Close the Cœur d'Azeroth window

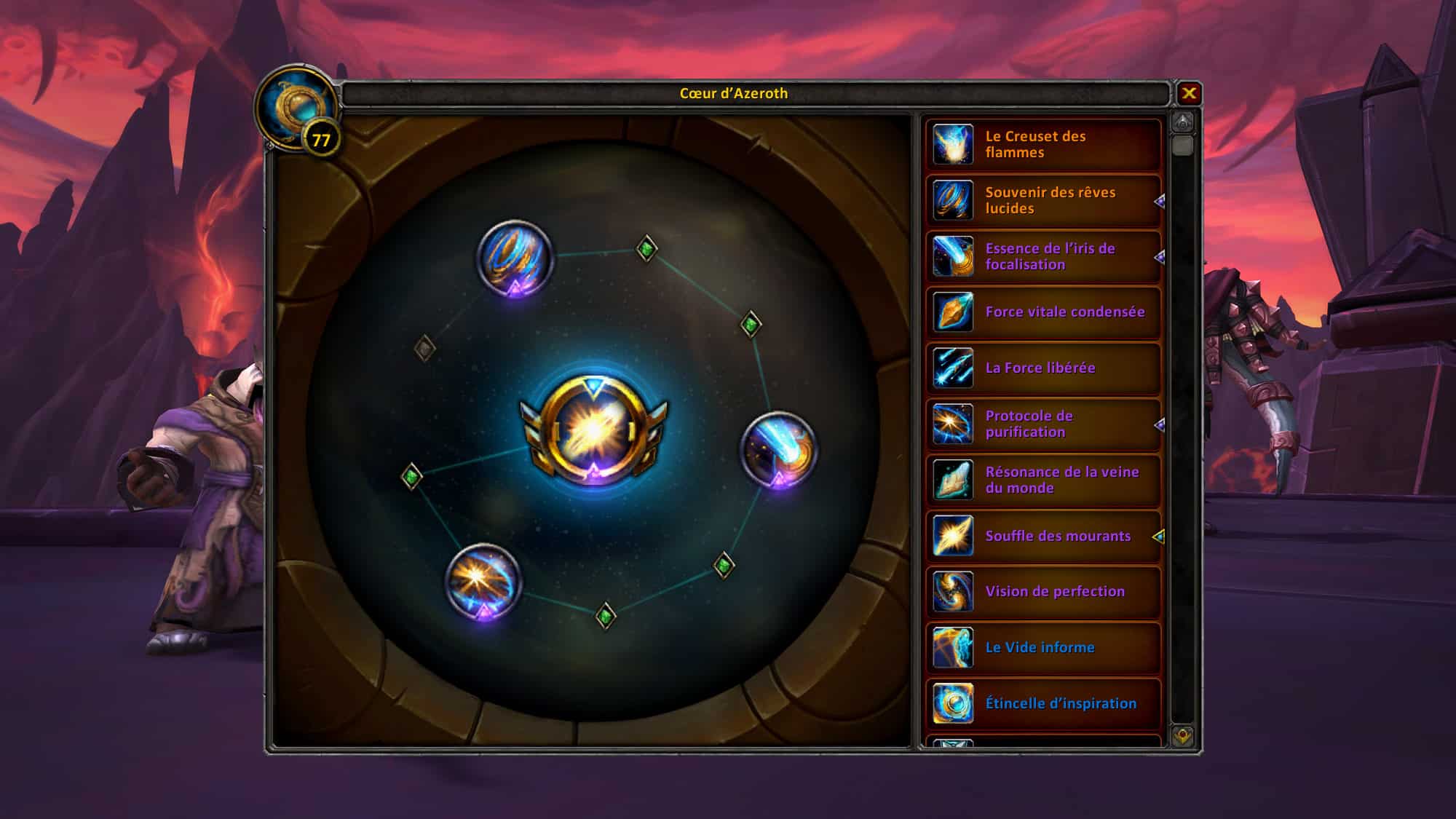(x=1189, y=93)
